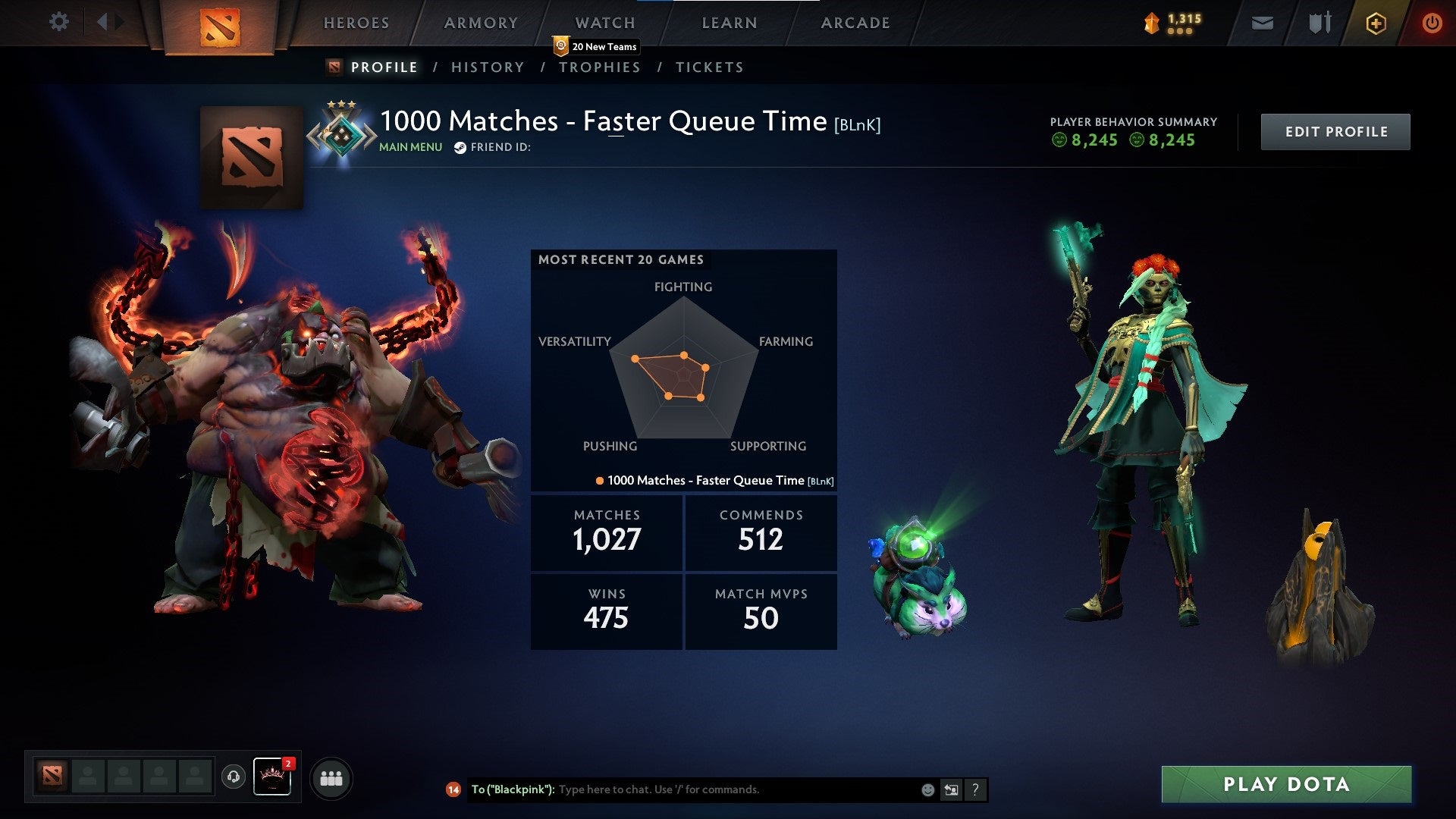Open Dota Plus hexagon icon
This screenshot has width=1456, height=819.
pos(1375,23)
